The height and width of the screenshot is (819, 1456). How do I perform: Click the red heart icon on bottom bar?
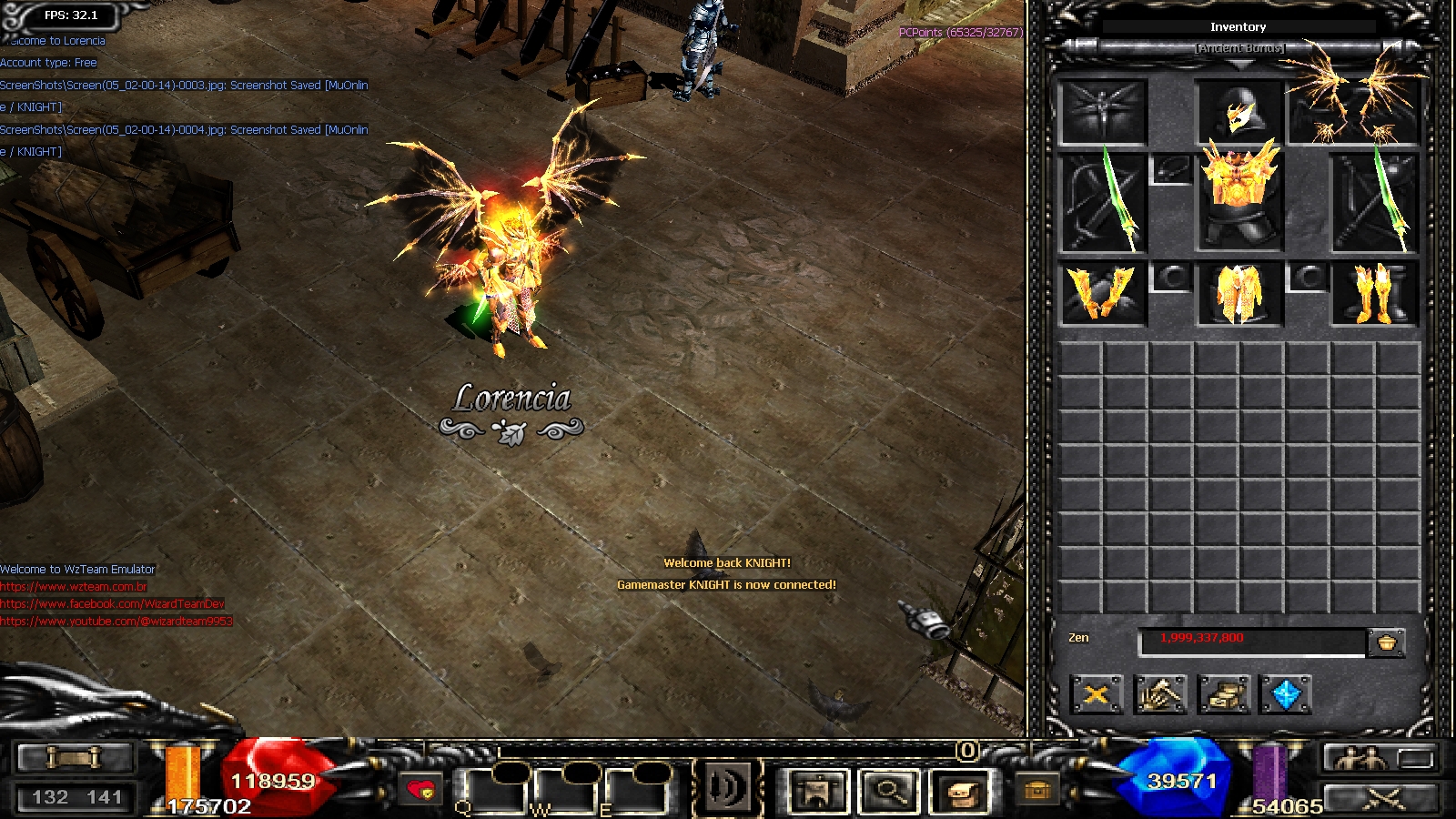pos(420,789)
